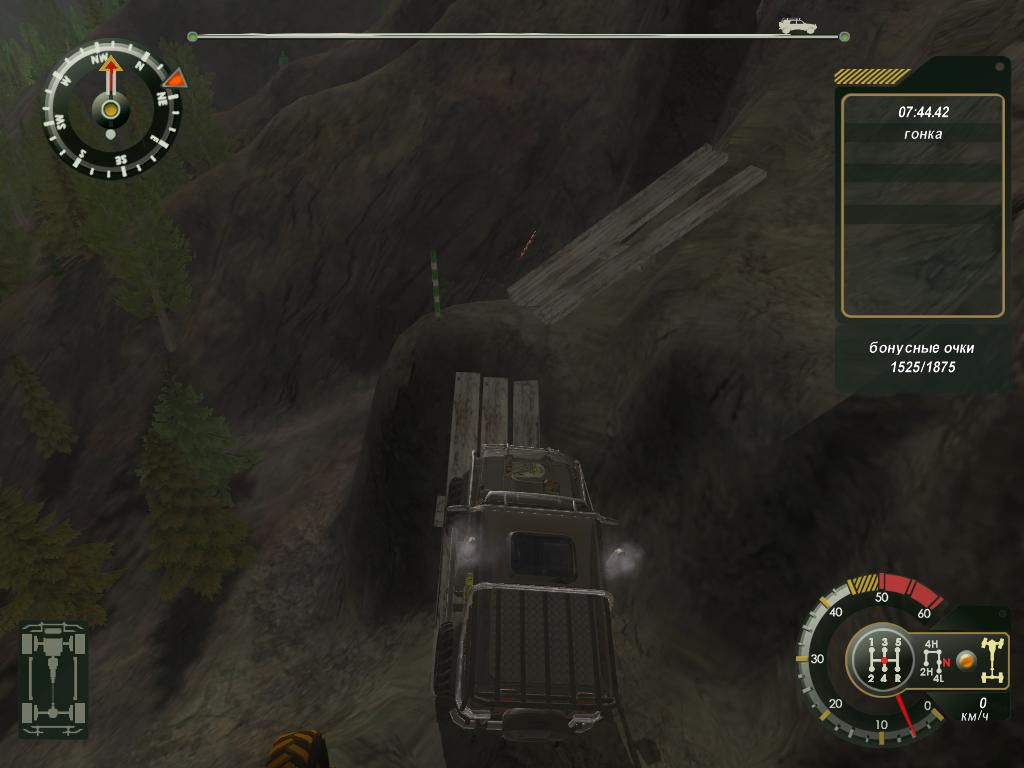The width and height of the screenshot is (1024, 768).
Task: Click the compass in the corner
Action: coord(111,108)
